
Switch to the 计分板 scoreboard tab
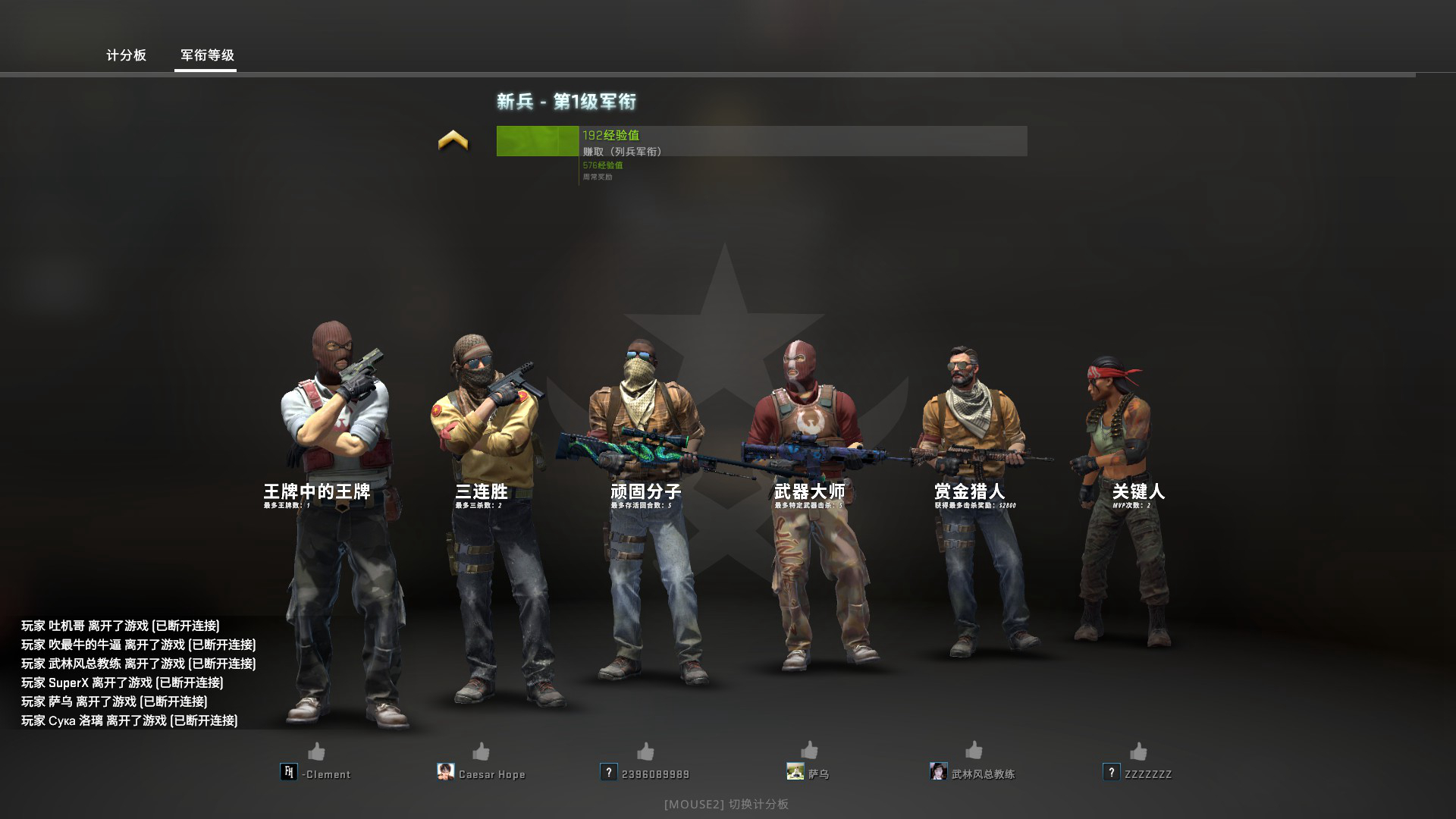click(x=126, y=55)
